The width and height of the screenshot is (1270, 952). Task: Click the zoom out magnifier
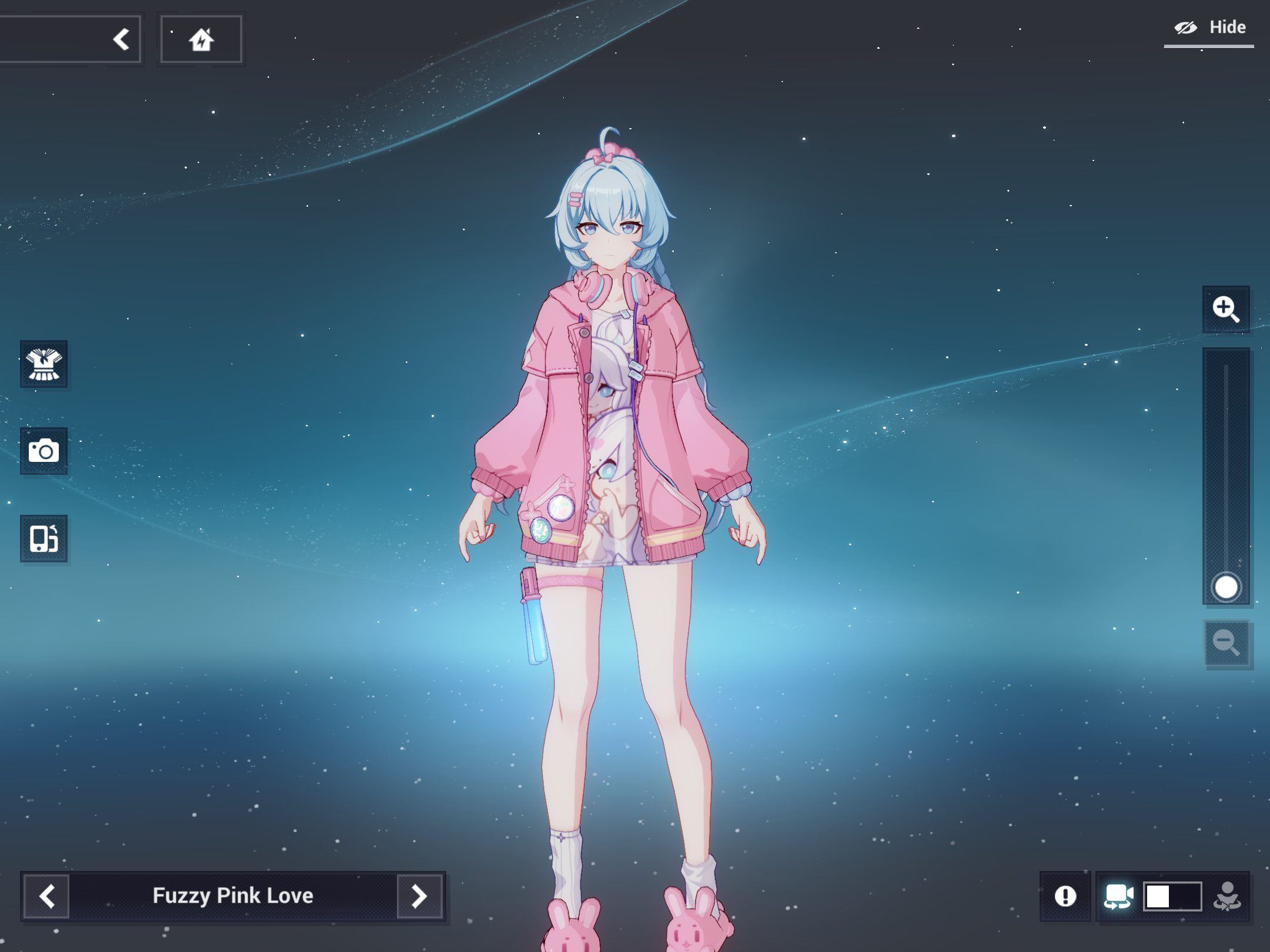pos(1226,643)
